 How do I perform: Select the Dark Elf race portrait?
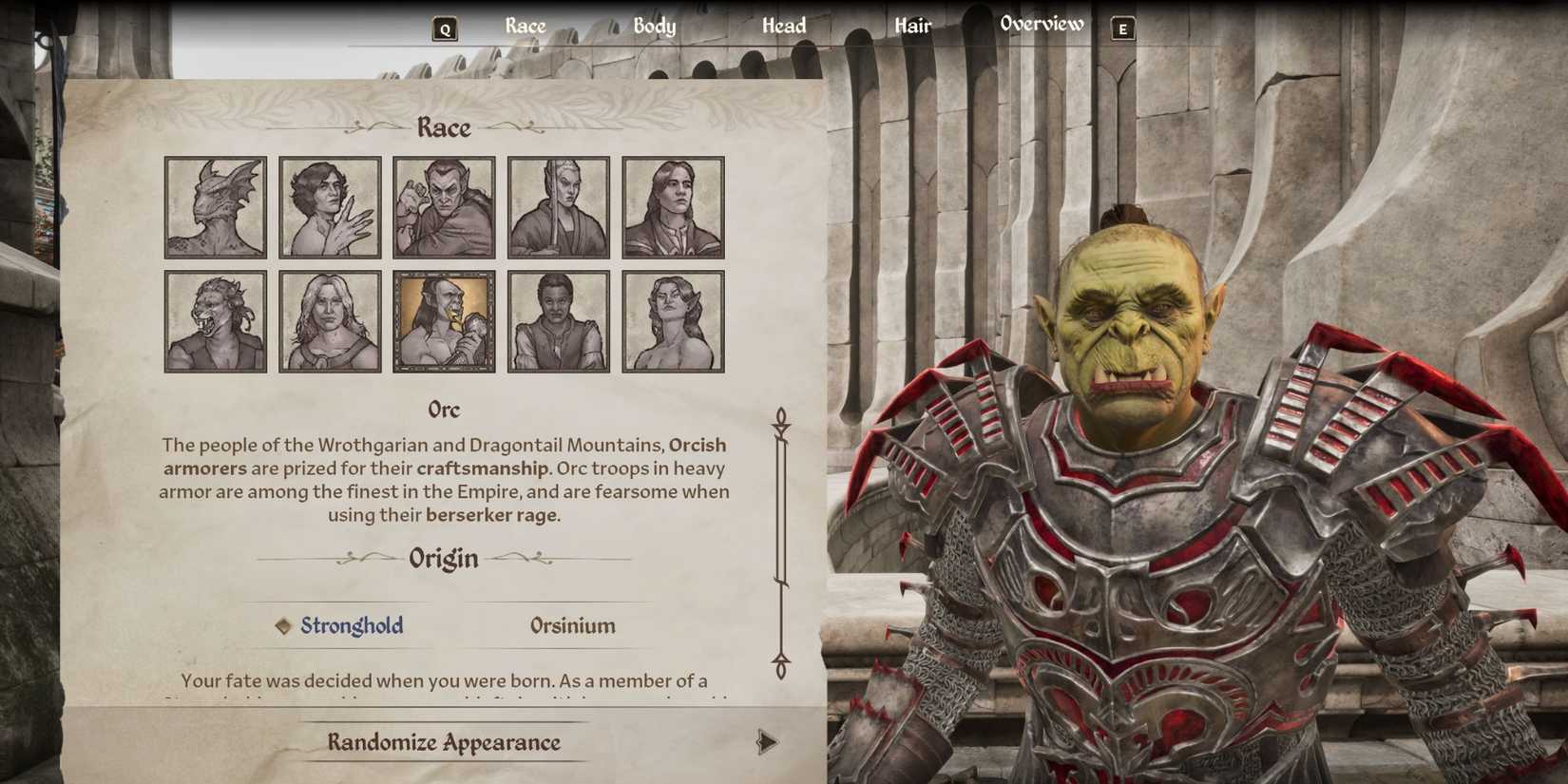pyautogui.click(x=445, y=205)
